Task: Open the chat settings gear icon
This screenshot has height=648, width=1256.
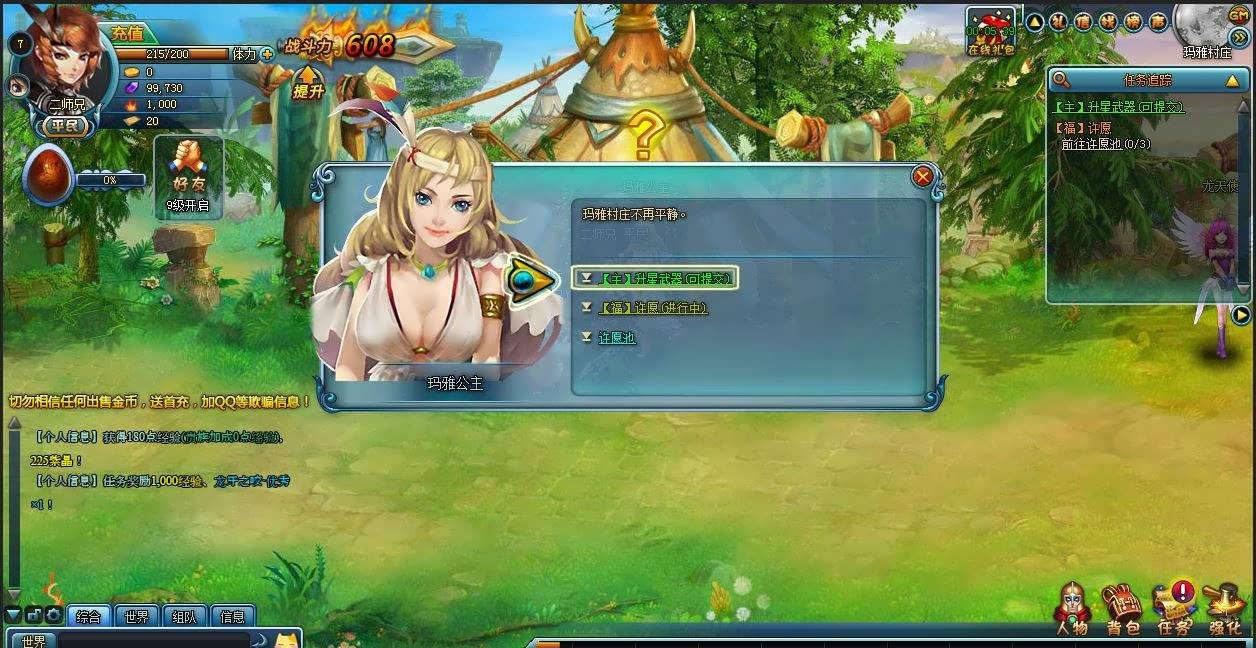Action: point(53,616)
